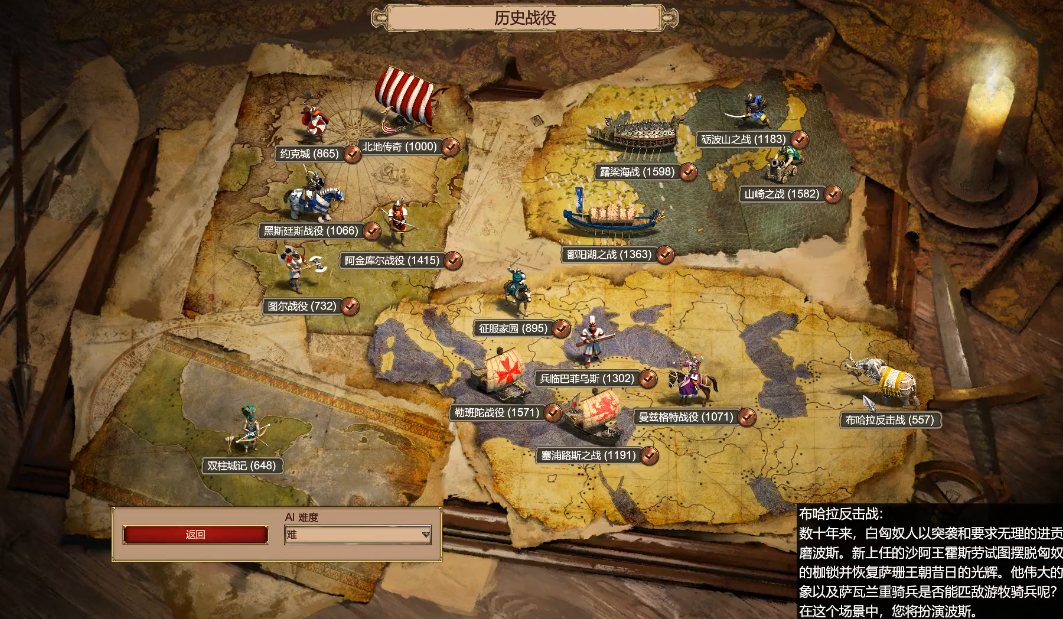Select the 双桂城记 (648) scenario
This screenshot has height=619, width=1063.
pos(242,465)
